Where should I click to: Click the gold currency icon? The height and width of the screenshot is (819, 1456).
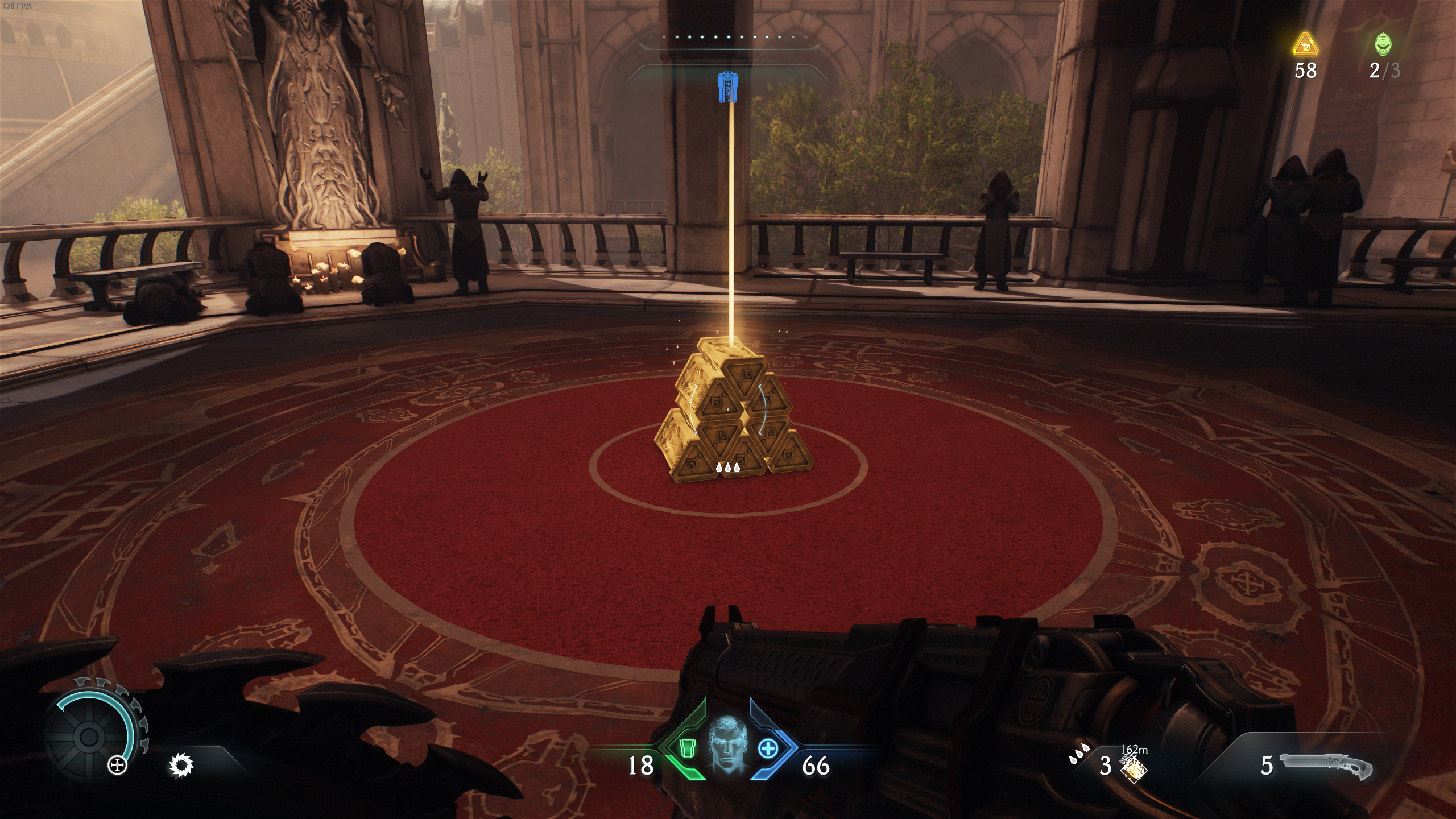(1305, 44)
